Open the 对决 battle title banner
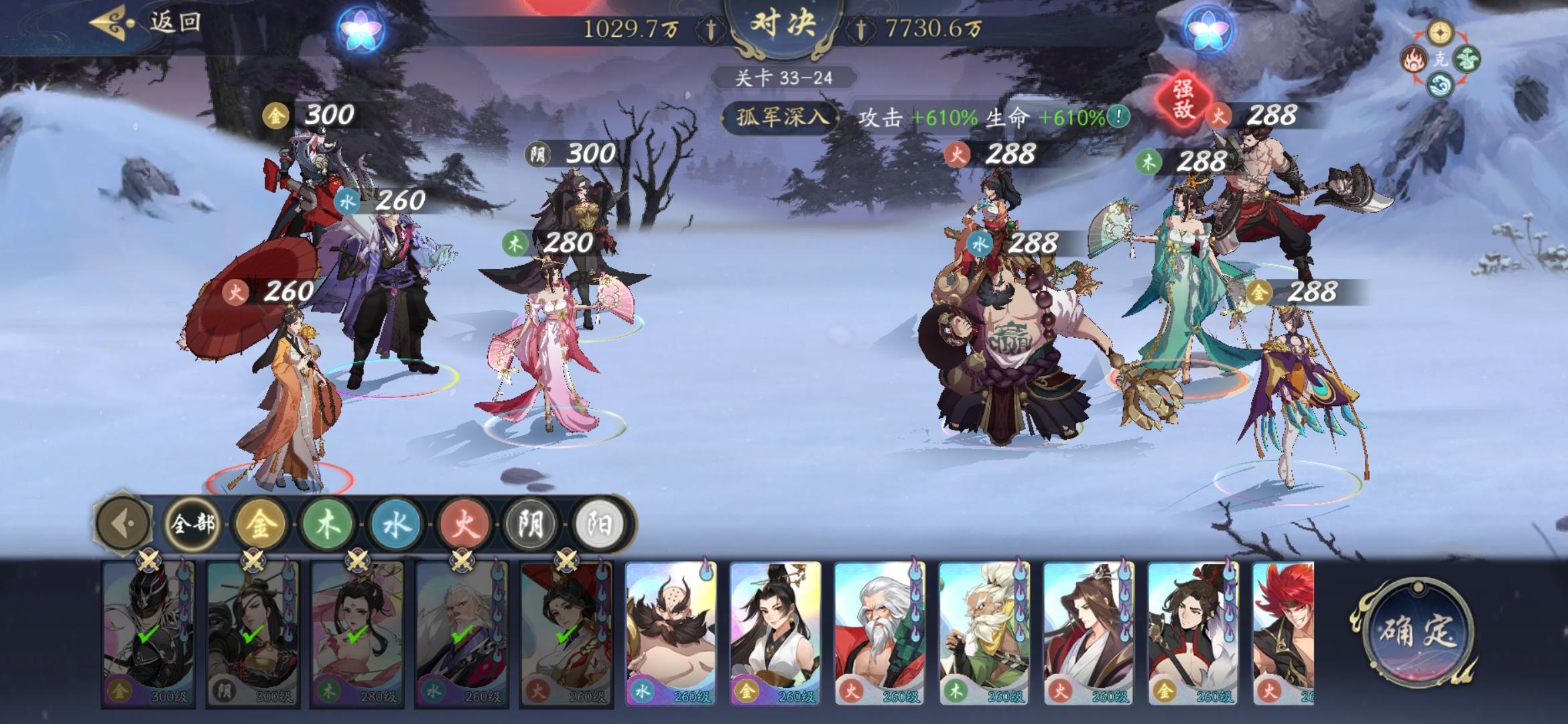 point(783,23)
